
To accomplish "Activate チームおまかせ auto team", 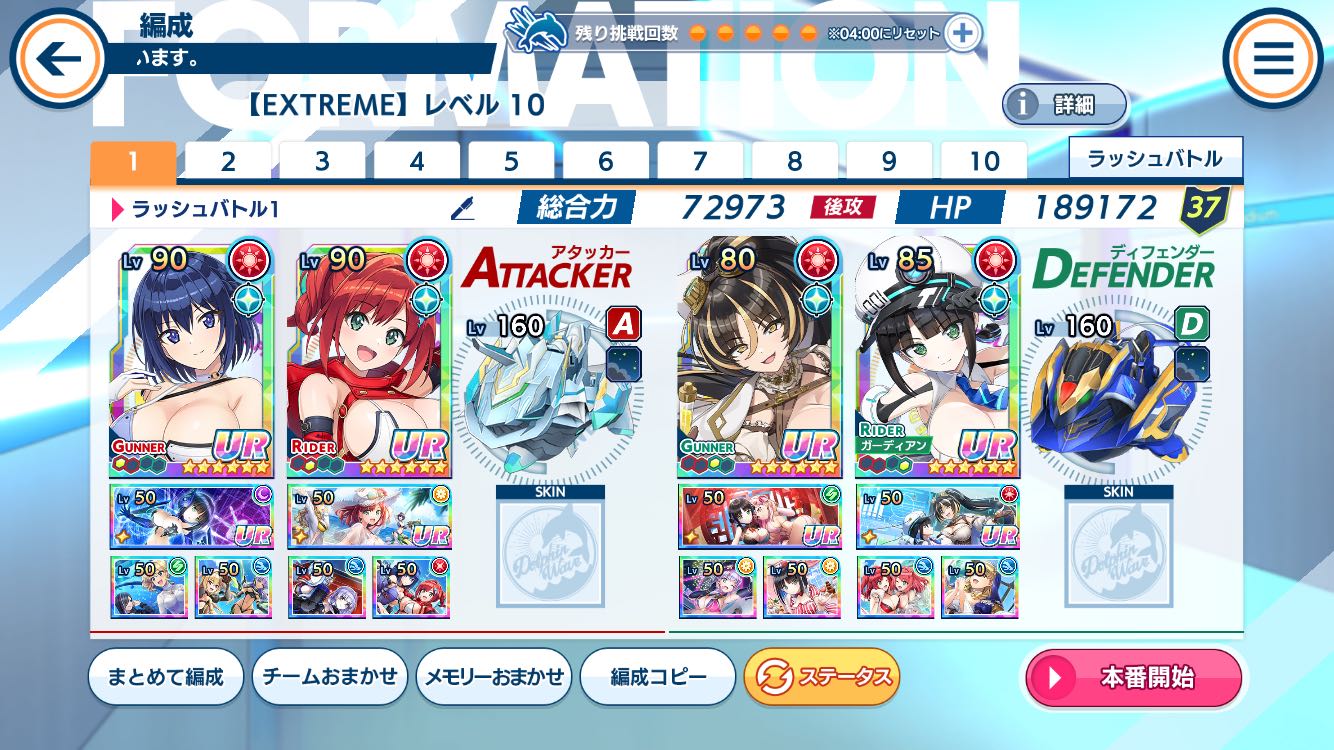I will coord(330,677).
